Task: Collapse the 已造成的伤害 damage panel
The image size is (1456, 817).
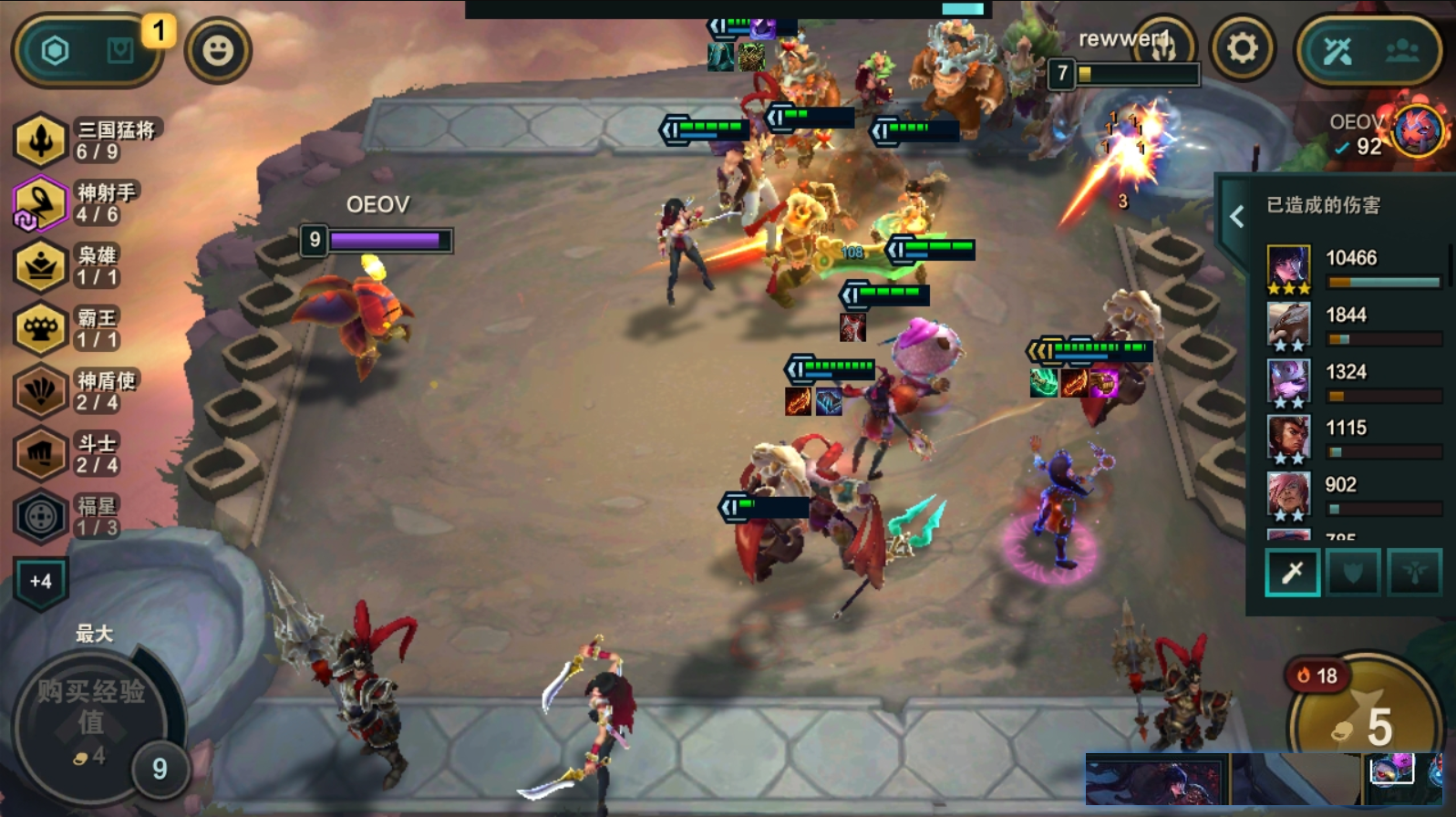Action: (1237, 216)
